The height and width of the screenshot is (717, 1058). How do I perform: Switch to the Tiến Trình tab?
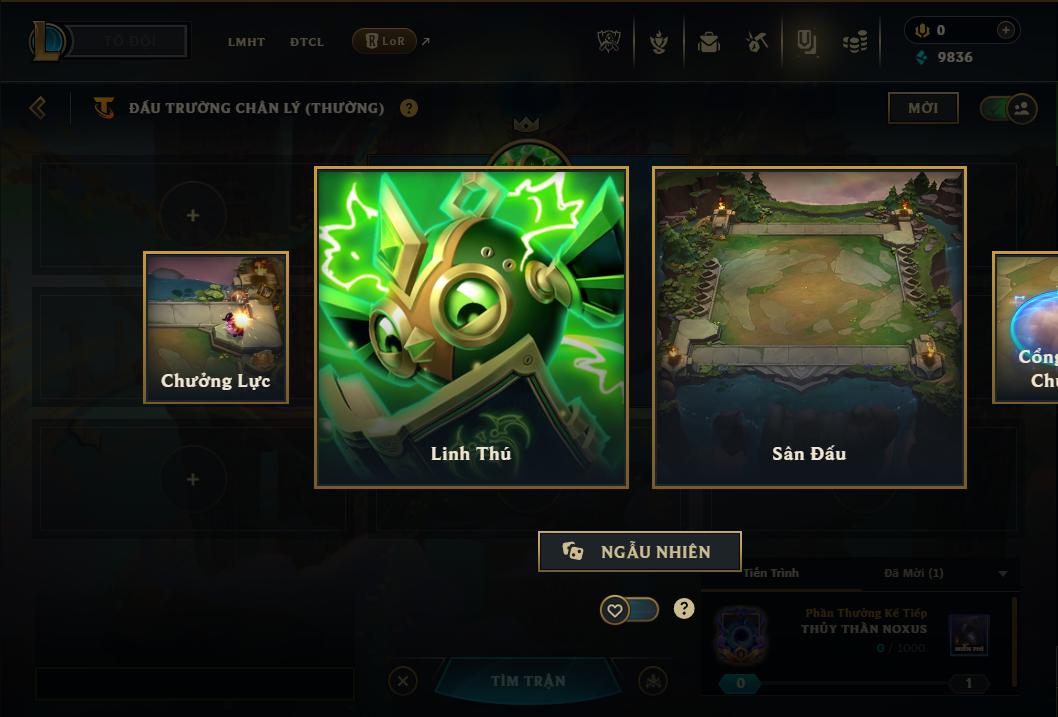(771, 573)
